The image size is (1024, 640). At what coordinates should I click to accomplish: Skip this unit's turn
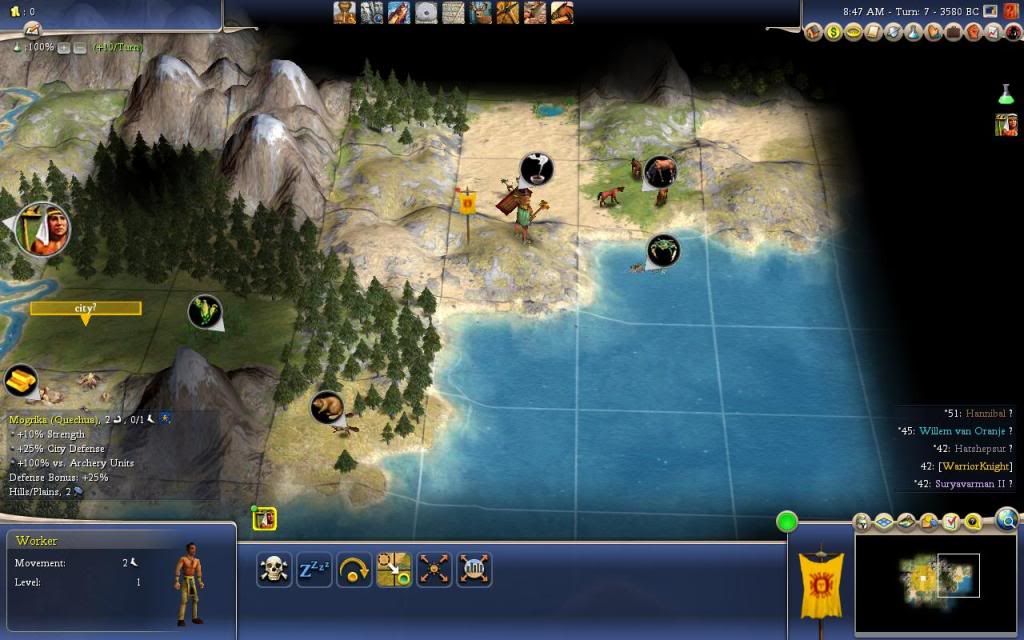[x=354, y=570]
